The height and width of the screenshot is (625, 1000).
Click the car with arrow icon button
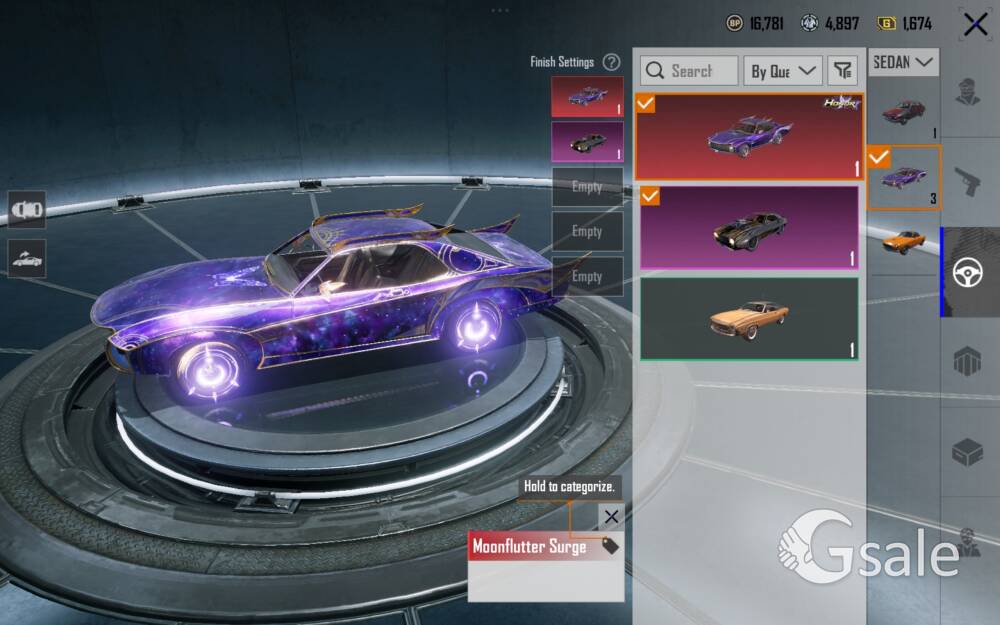click(26, 258)
